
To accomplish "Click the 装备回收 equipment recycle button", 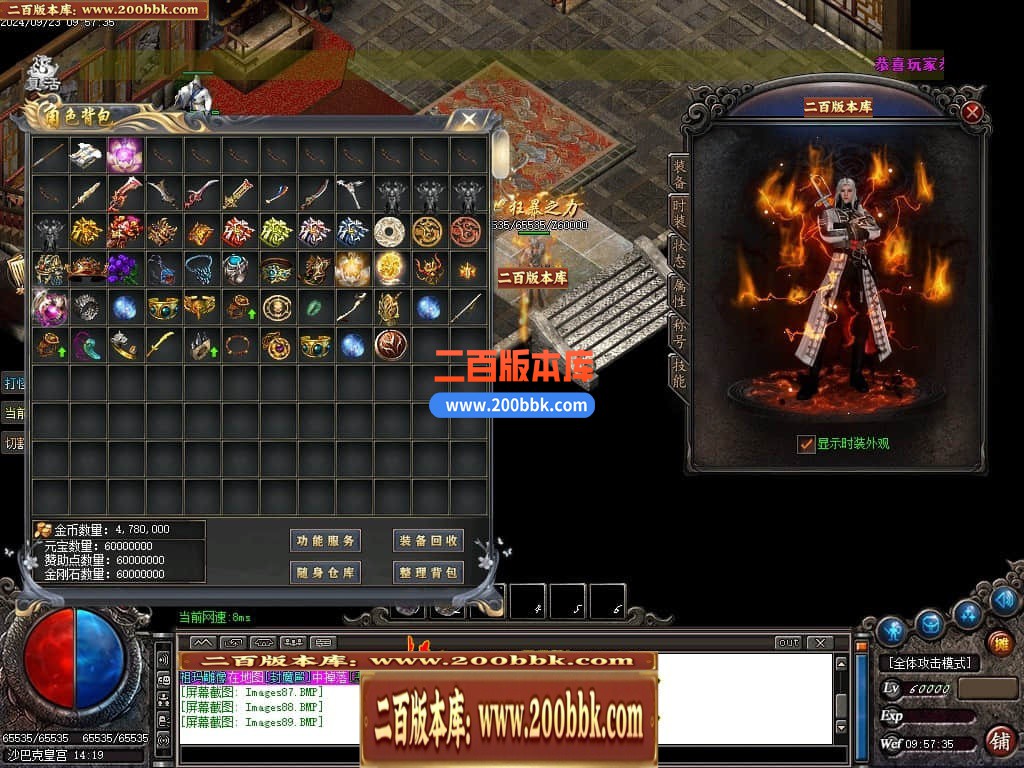I will pyautogui.click(x=428, y=541).
